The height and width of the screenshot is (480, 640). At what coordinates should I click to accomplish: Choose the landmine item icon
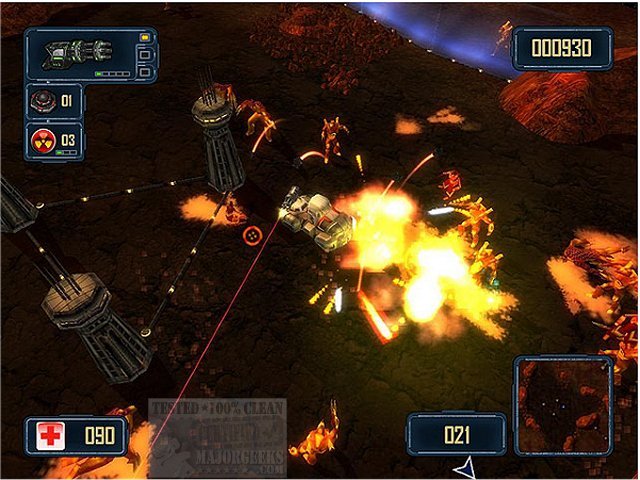42,101
